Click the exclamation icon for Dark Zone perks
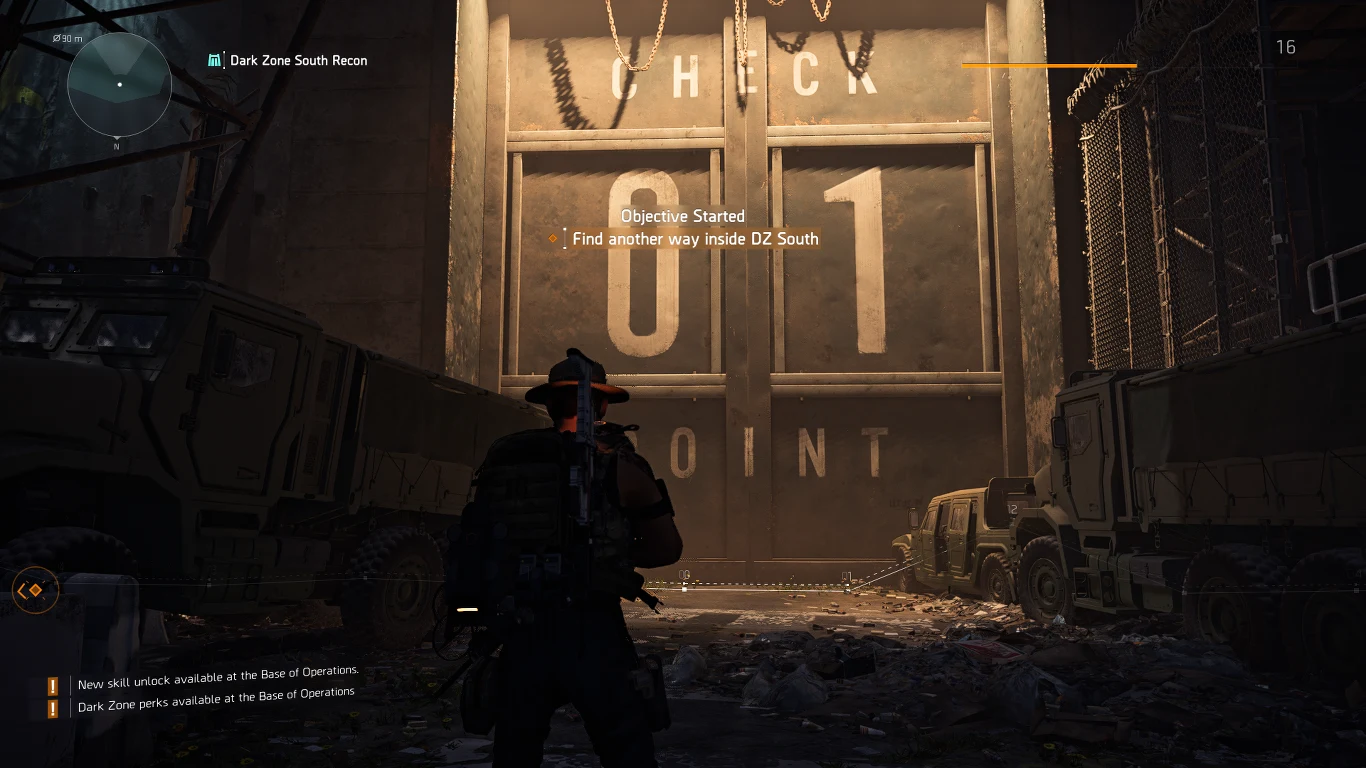Viewport: 1366px width, 768px height. click(x=52, y=708)
